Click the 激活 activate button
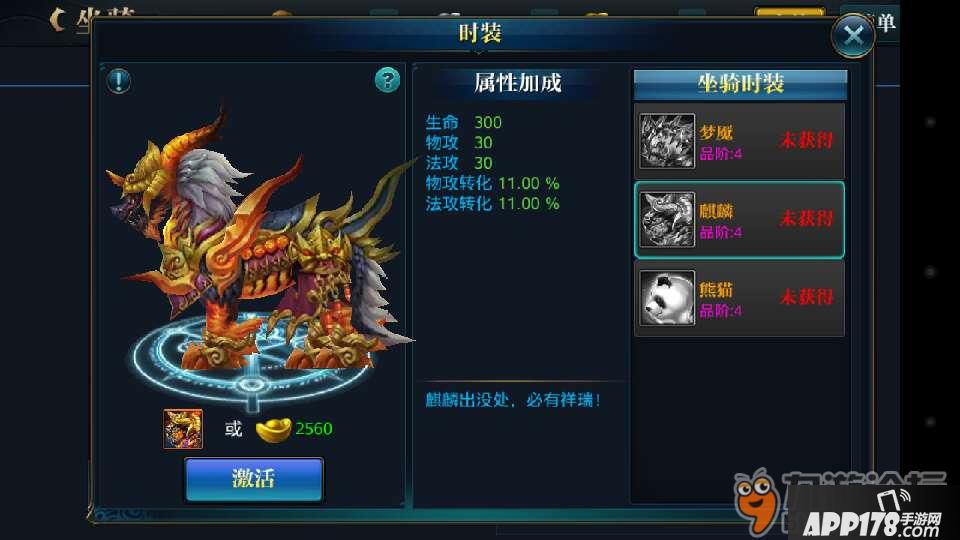The image size is (960, 540). click(x=254, y=479)
